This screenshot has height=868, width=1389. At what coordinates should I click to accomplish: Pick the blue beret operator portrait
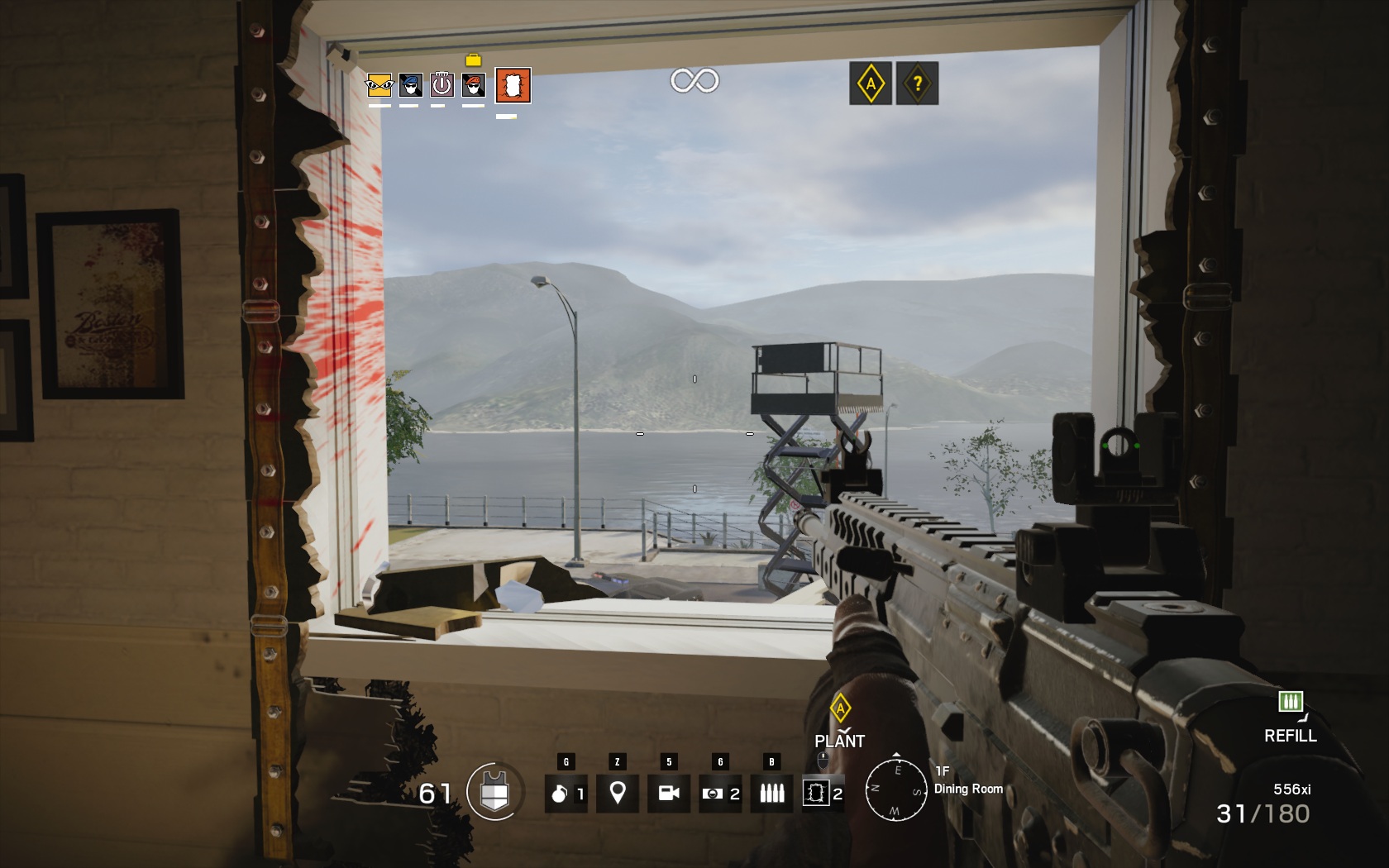point(410,85)
